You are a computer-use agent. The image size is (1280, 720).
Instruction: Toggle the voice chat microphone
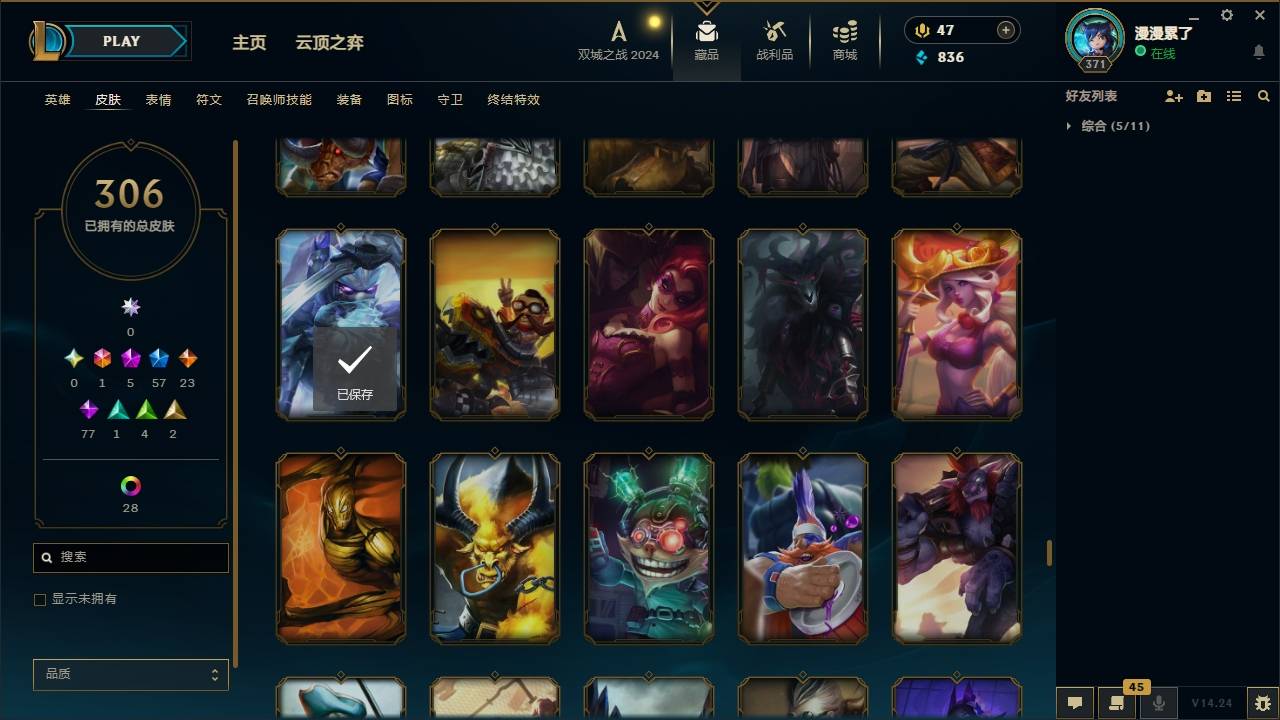[x=1159, y=703]
